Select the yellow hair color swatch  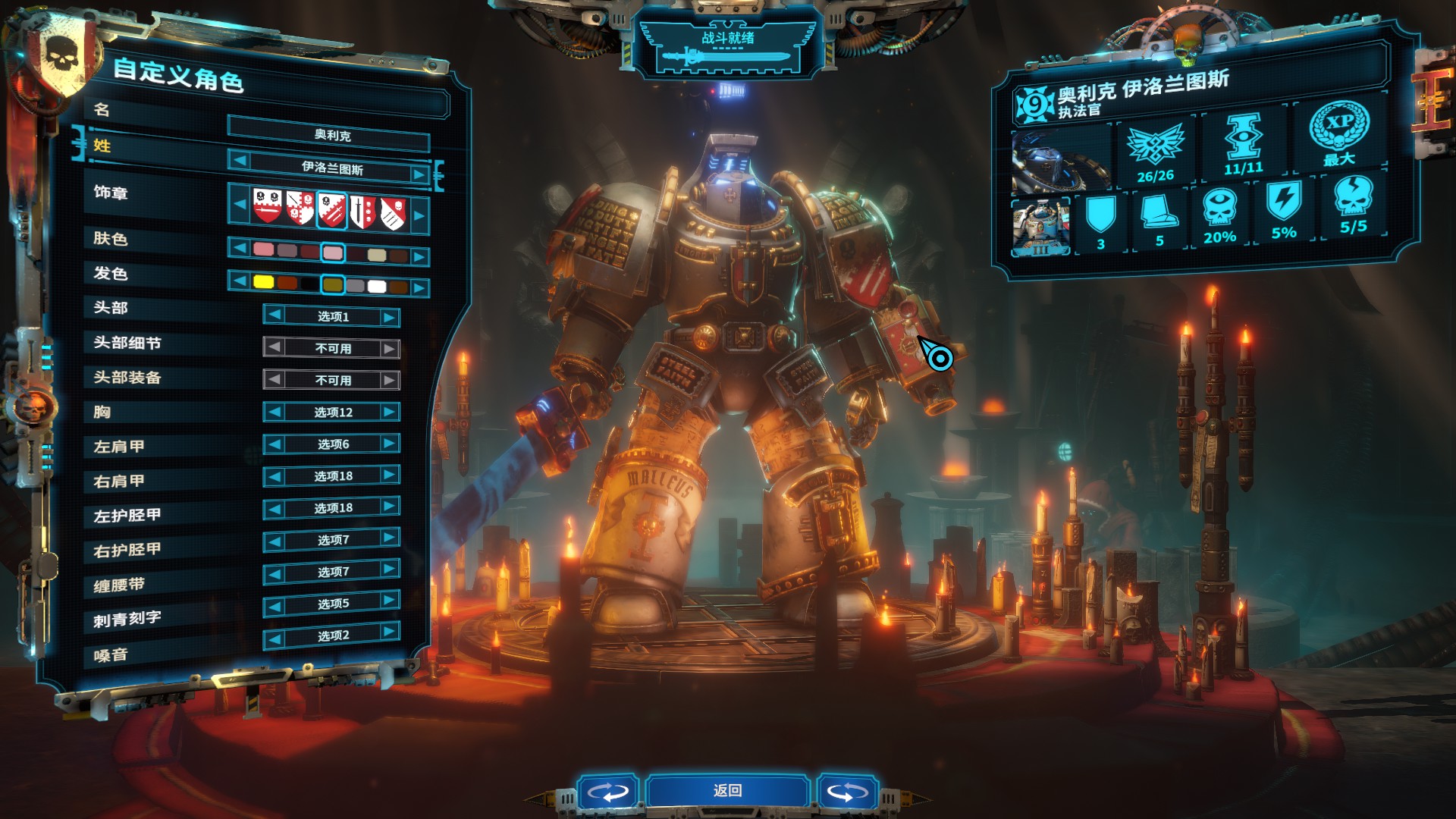[263, 282]
